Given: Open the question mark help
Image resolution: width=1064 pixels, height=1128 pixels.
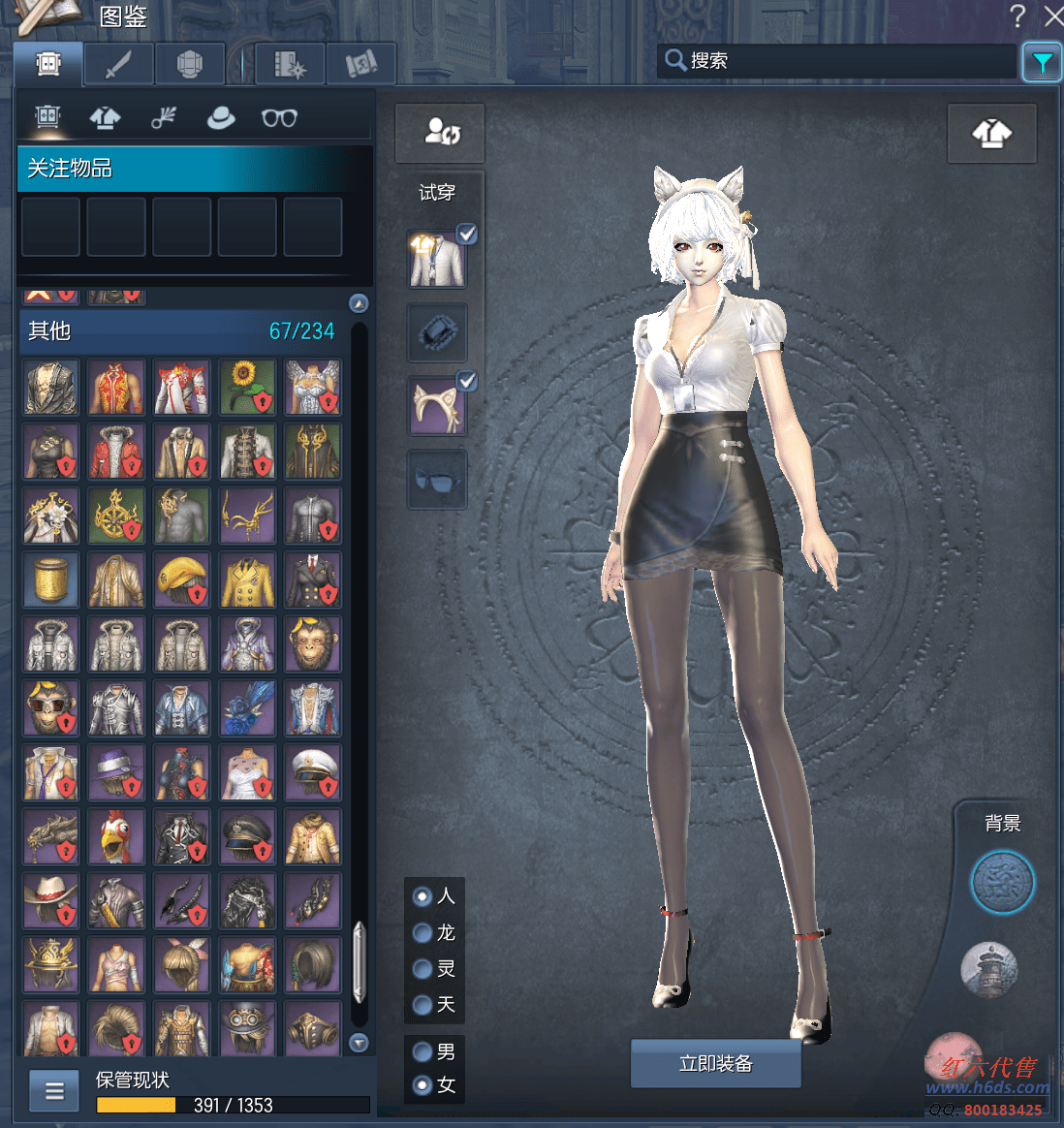Looking at the screenshot, I should pos(1017,16).
